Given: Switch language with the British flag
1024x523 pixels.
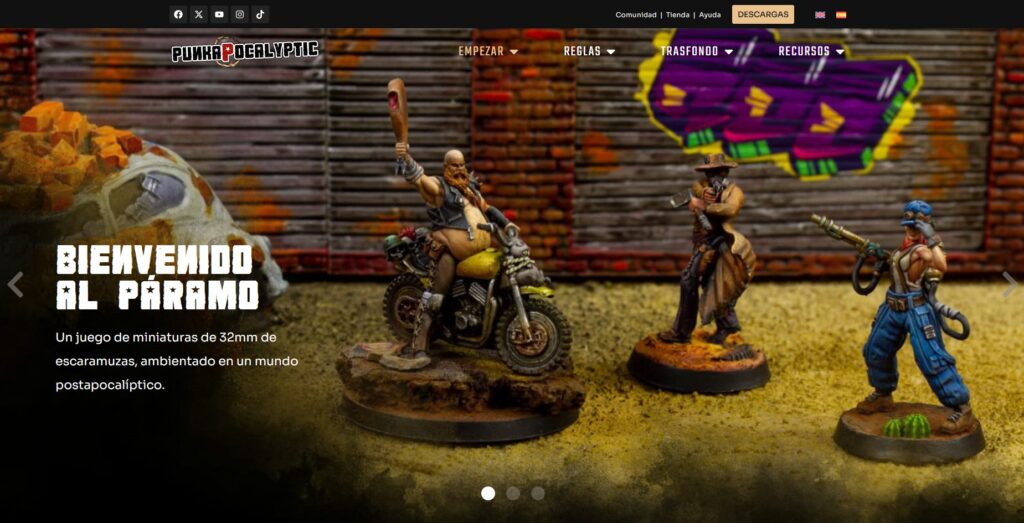Looking at the screenshot, I should 820,15.
